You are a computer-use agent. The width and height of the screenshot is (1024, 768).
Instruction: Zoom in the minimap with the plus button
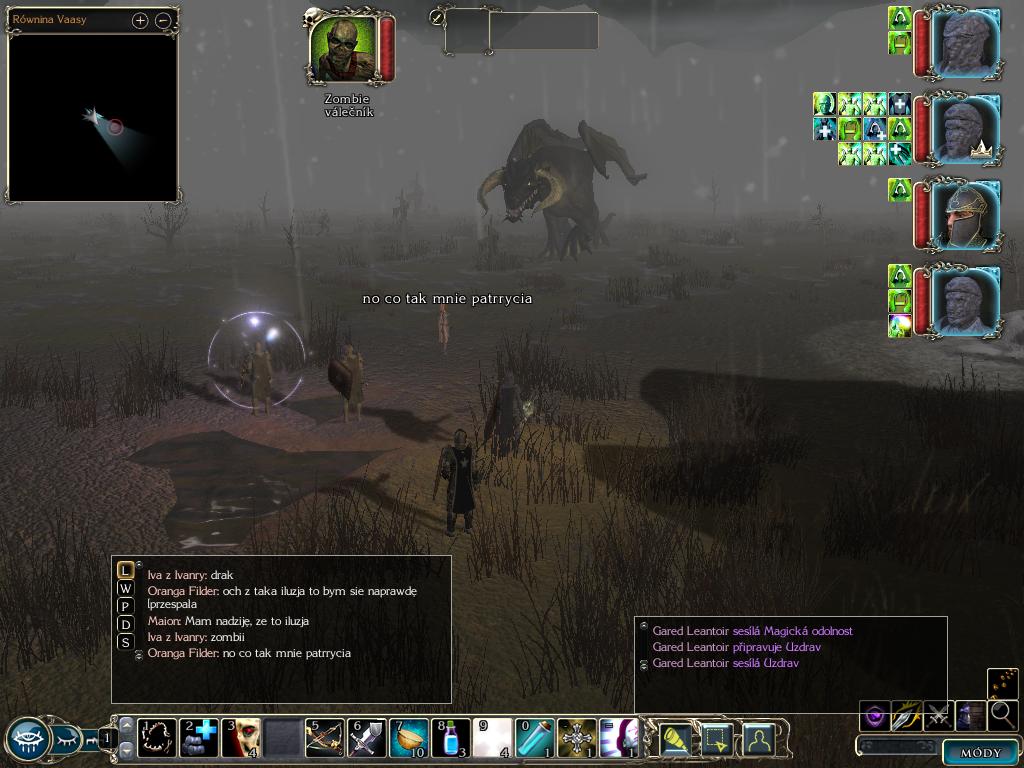tap(140, 20)
